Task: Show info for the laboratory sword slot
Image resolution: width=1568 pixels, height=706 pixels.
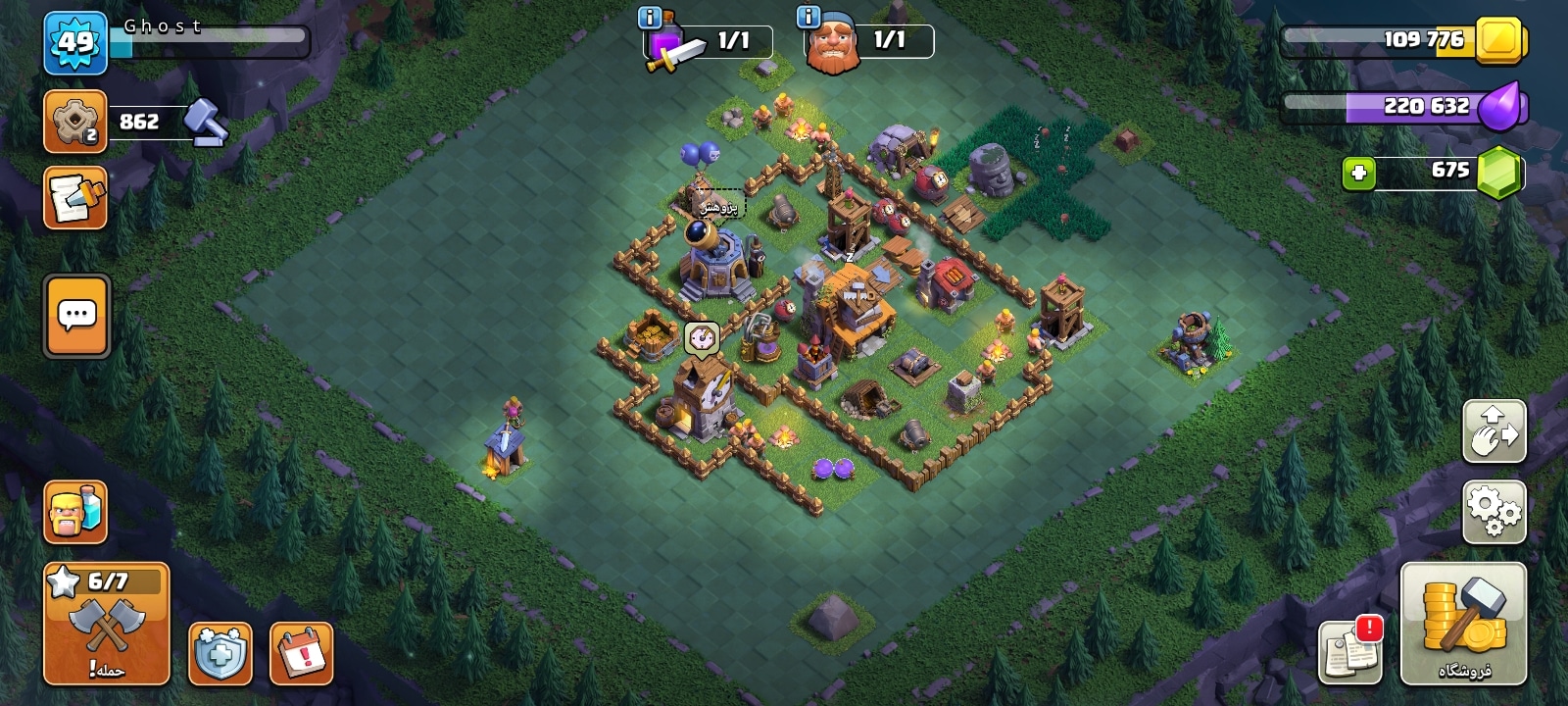Action: (649, 18)
